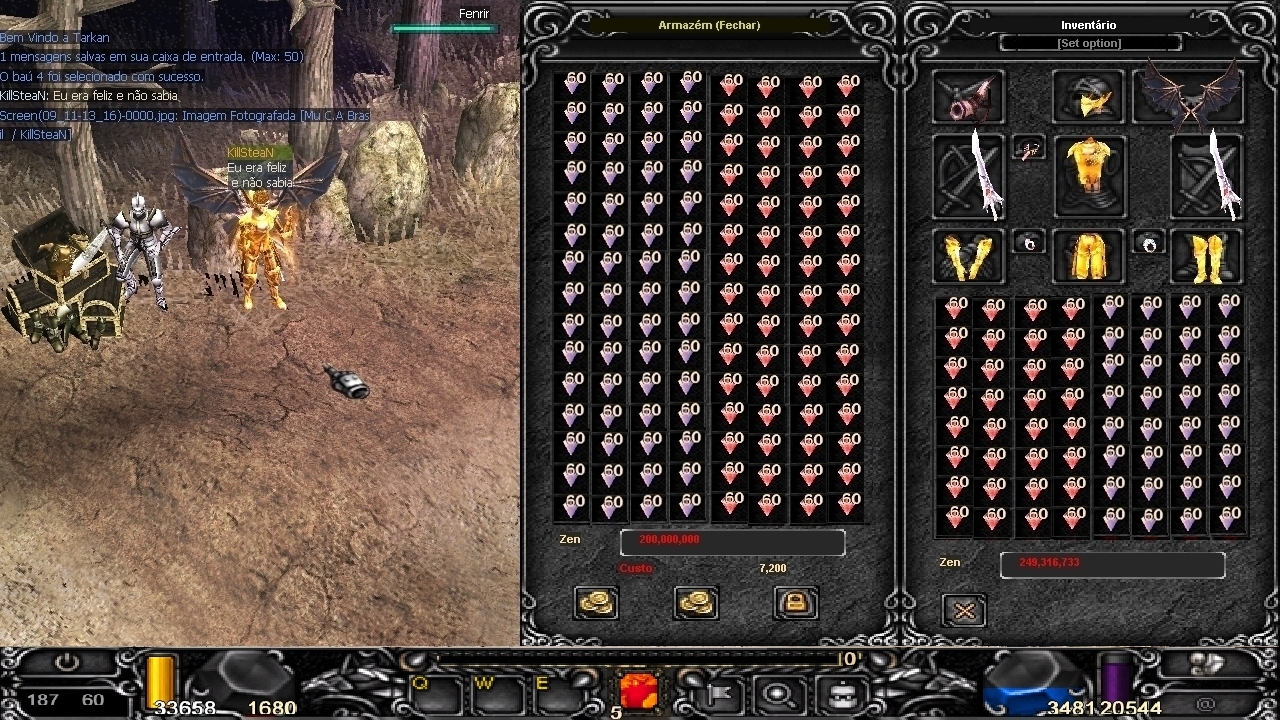Close the warehouse via Armazém (Fechar) title
Viewport: 1280px width, 720px height.
coord(709,25)
